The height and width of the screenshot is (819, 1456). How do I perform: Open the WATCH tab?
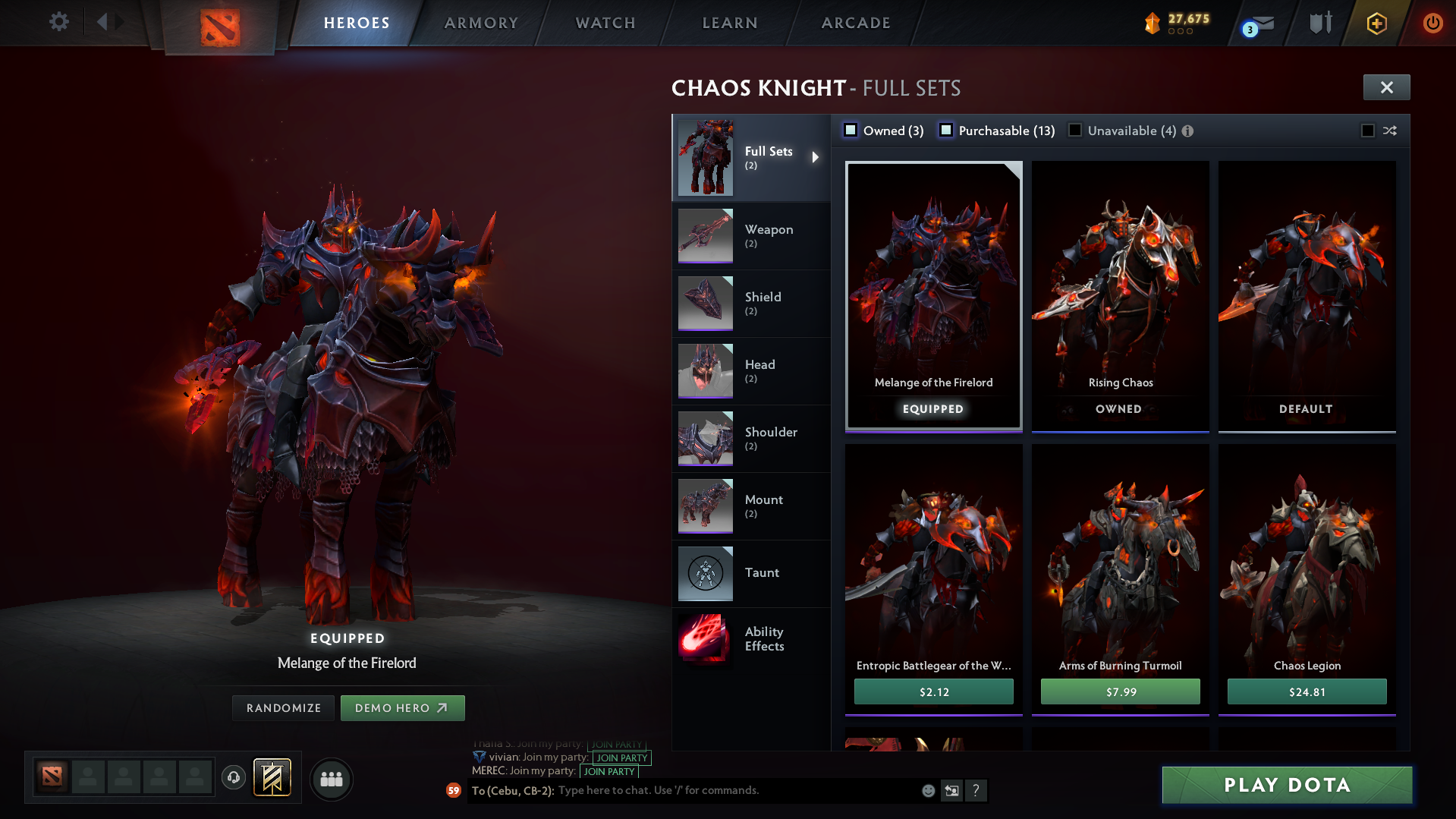pos(605,23)
